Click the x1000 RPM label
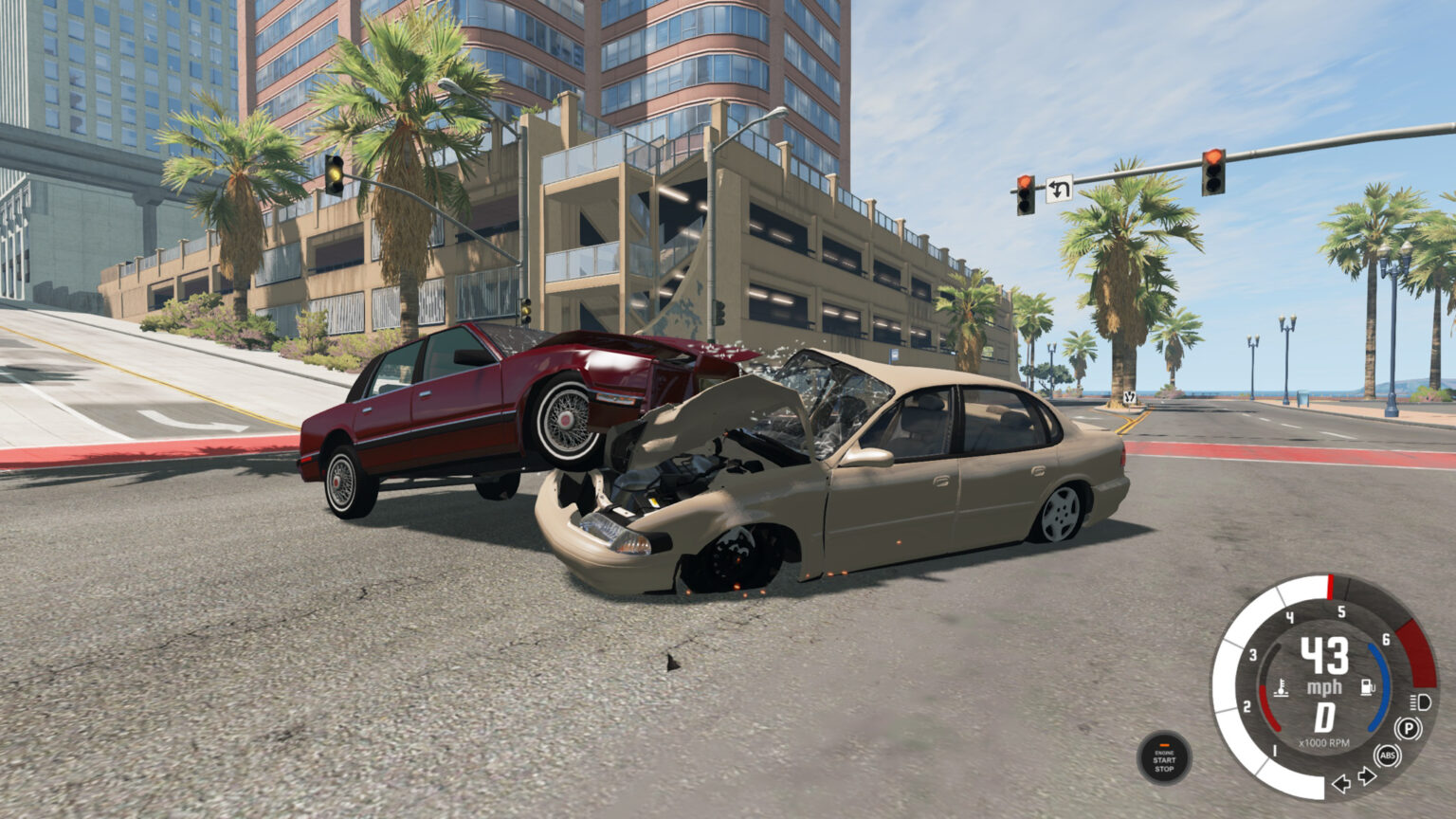Image resolution: width=1456 pixels, height=819 pixels. click(x=1324, y=743)
